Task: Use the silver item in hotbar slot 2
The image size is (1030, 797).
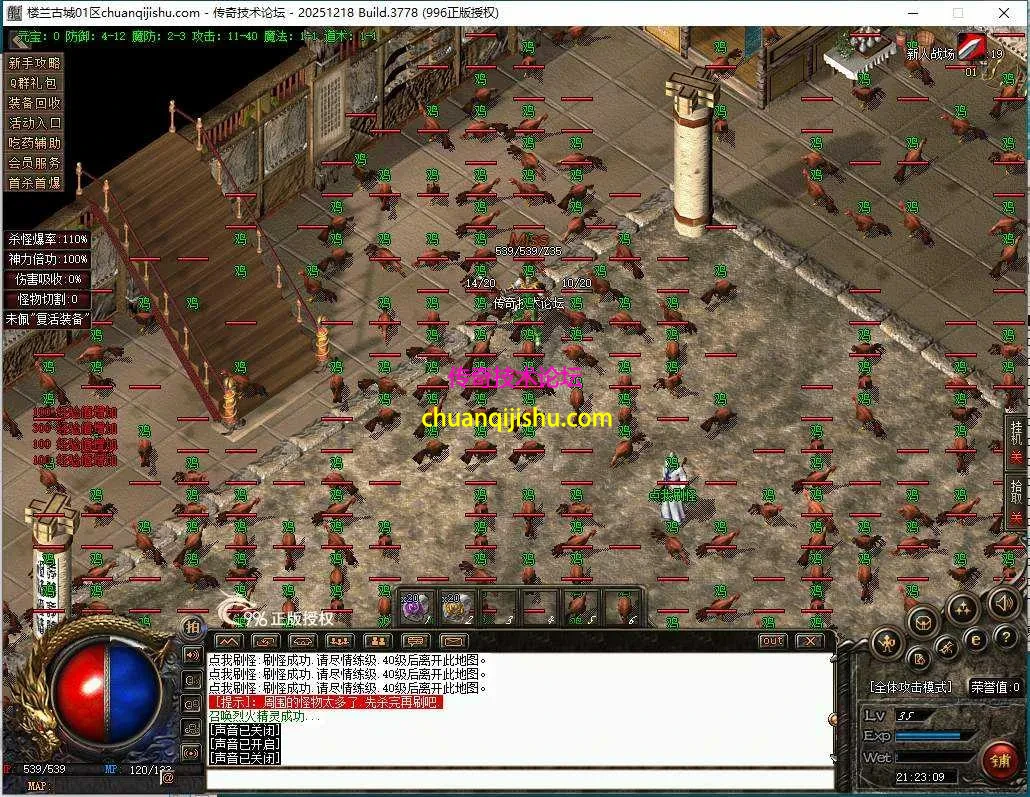Action: point(456,607)
